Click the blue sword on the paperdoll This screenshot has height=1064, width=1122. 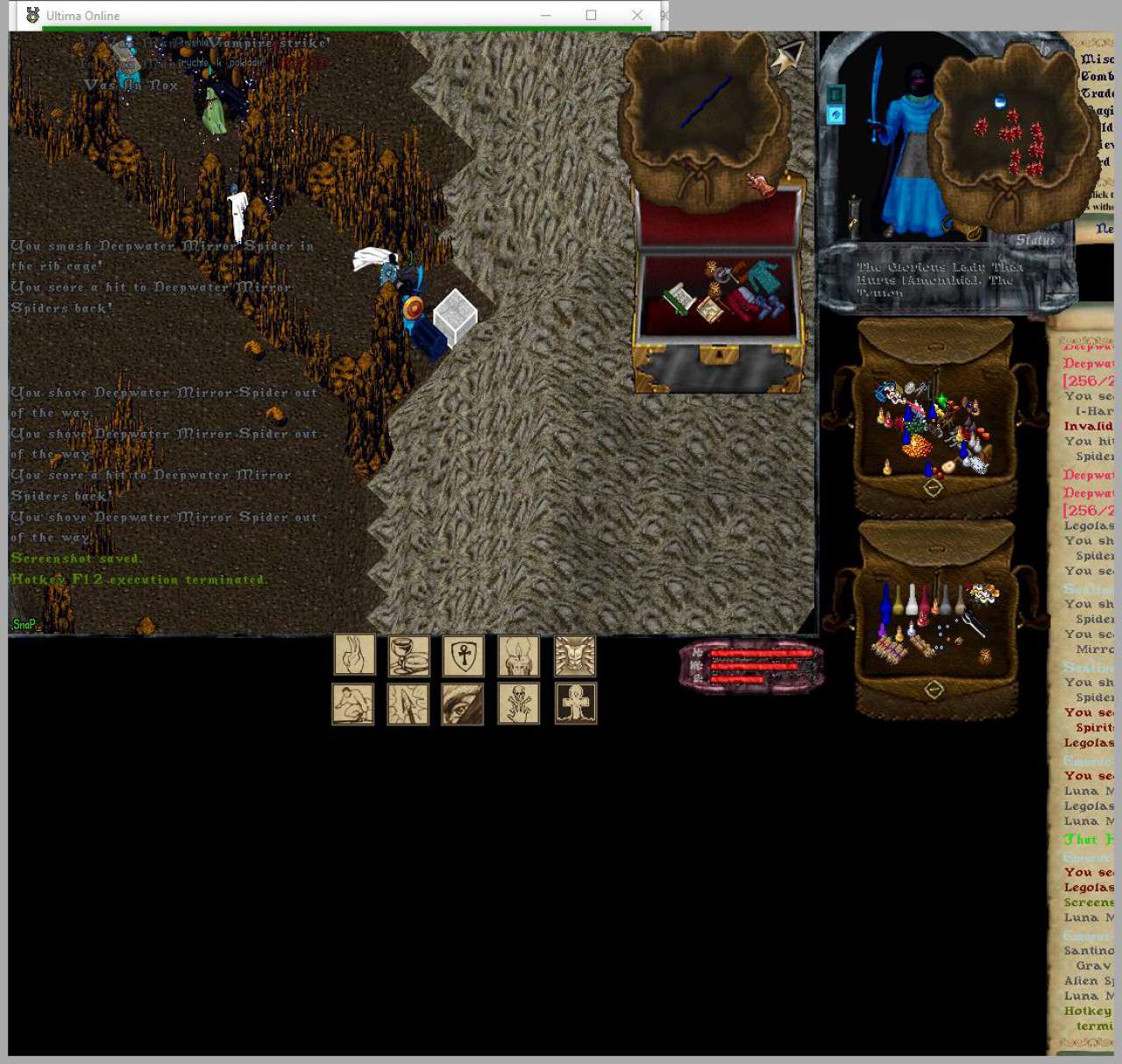pos(876,103)
